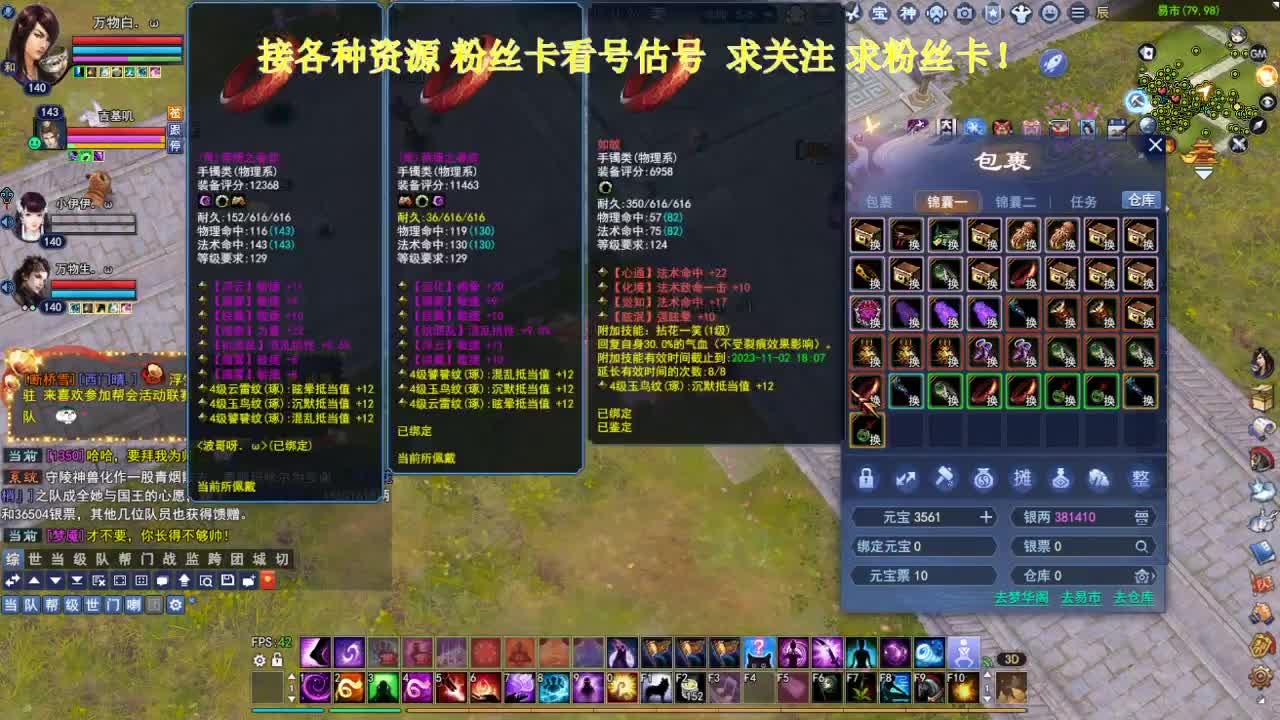Click the 去易市 link in the bag panel
The image size is (1280, 720).
click(1081, 598)
